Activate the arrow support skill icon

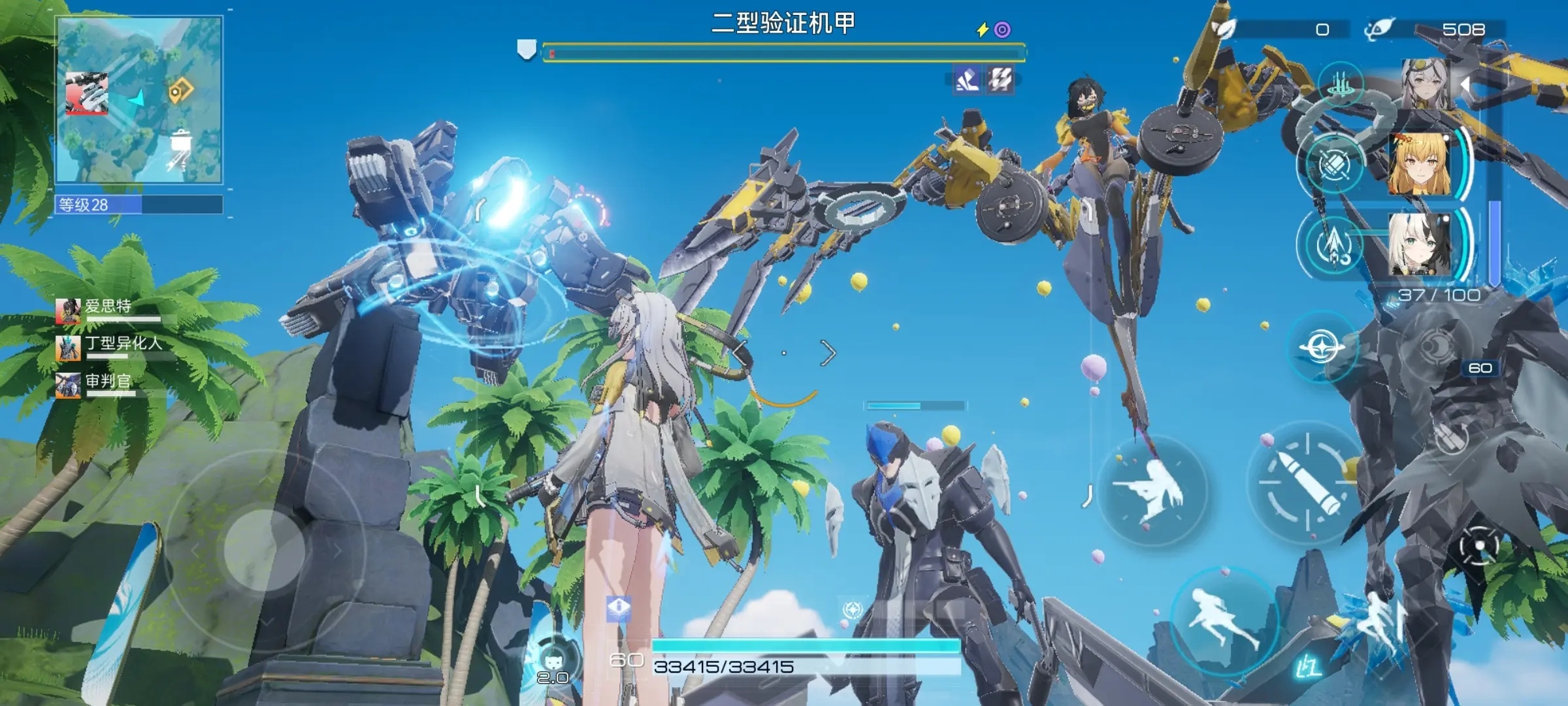1331,244
